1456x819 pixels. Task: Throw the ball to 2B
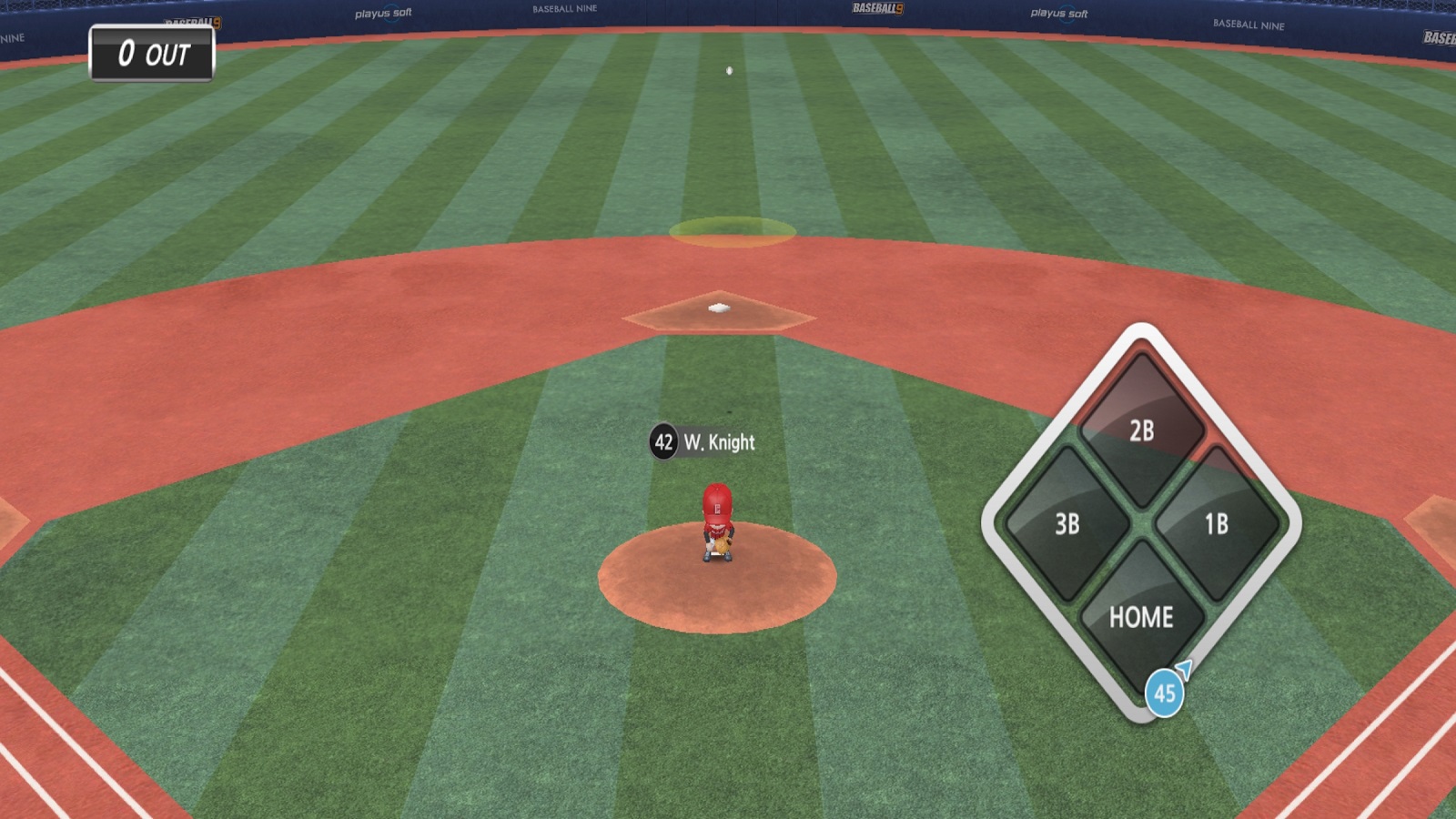click(x=1141, y=430)
